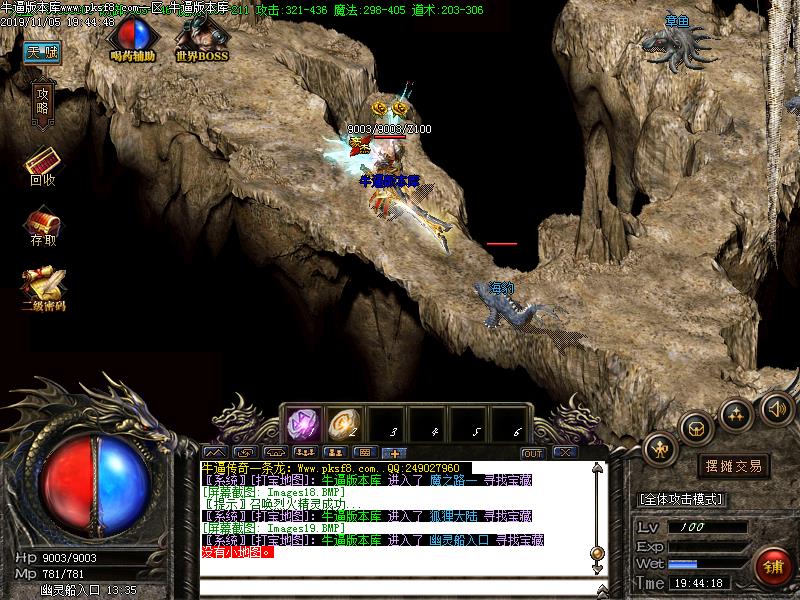Open the 回收 recycle icon
The height and width of the screenshot is (600, 800).
pos(42,164)
